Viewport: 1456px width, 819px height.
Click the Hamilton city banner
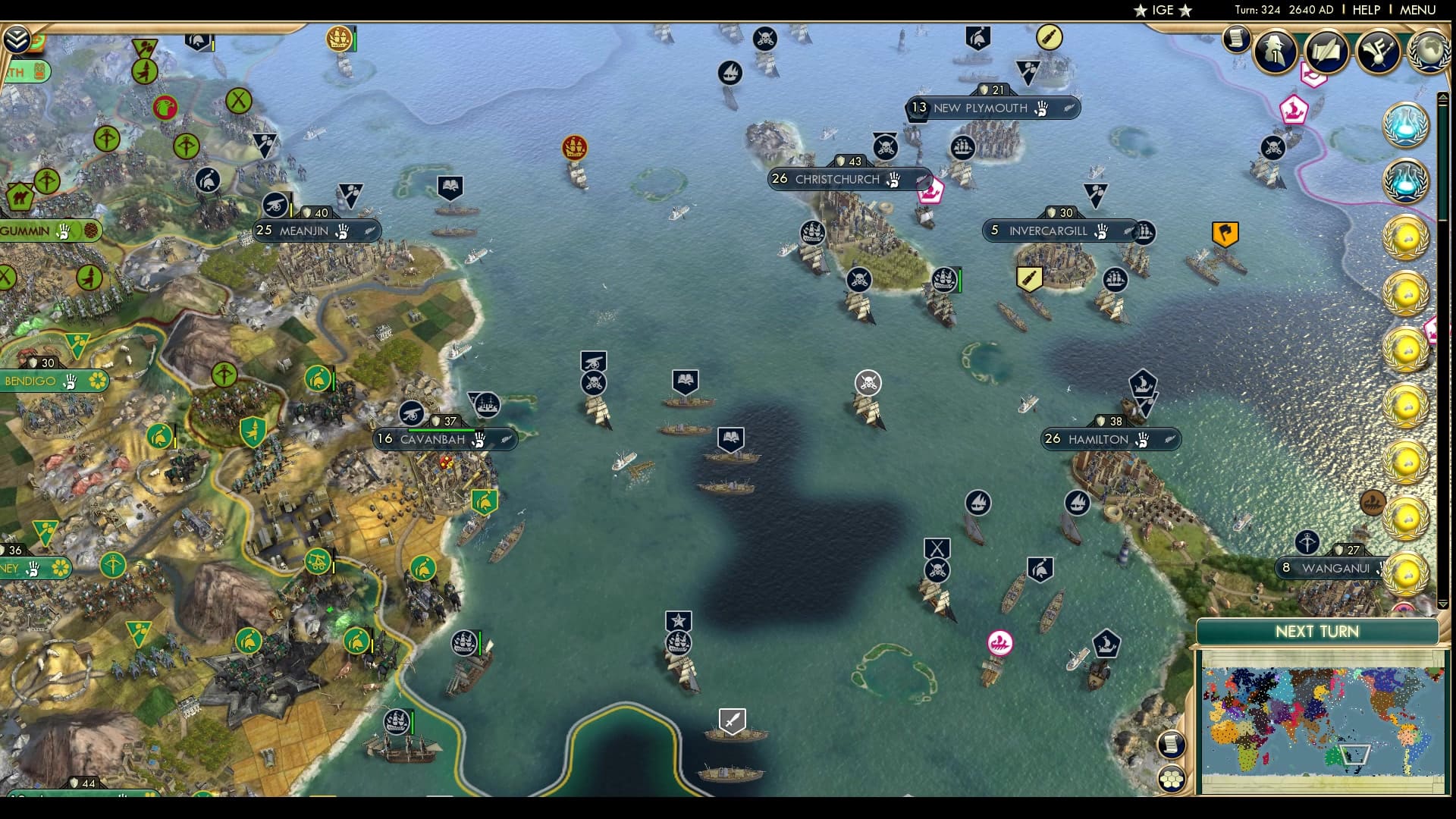[1110, 440]
